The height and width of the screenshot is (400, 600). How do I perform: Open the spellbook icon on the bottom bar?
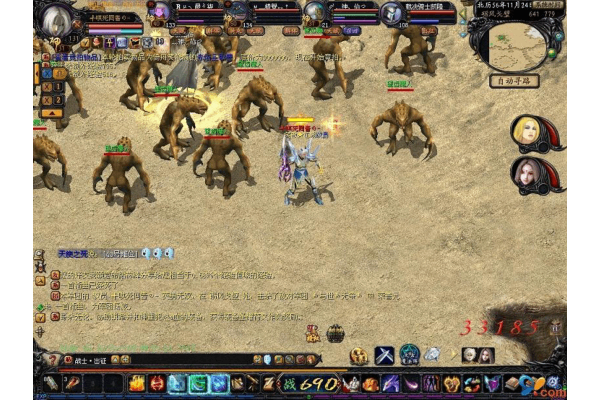513,383
